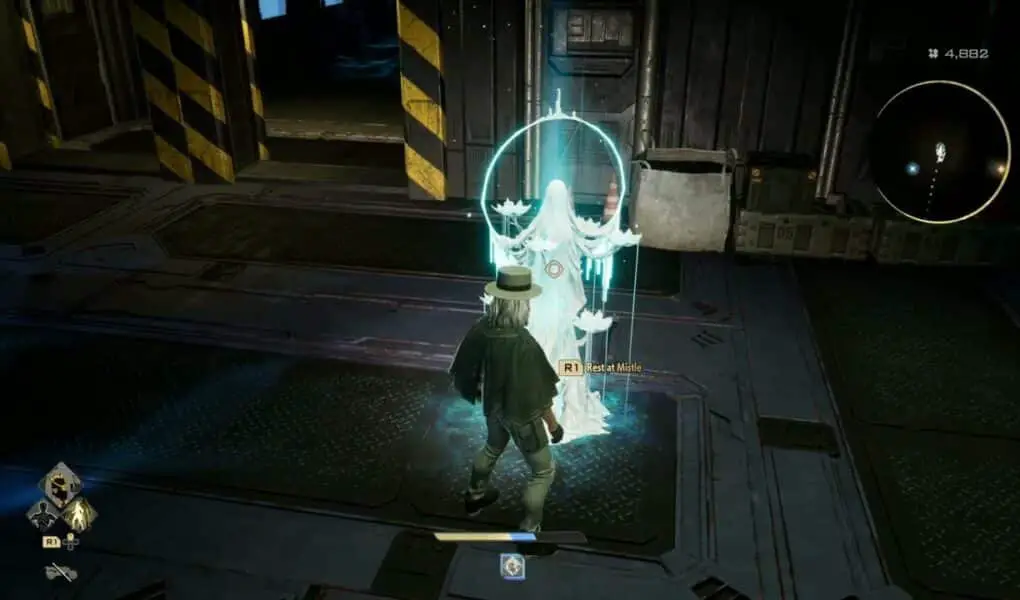Choose the dark figure diamond icon
Screen dimensions: 1020x600
(x=42, y=514)
